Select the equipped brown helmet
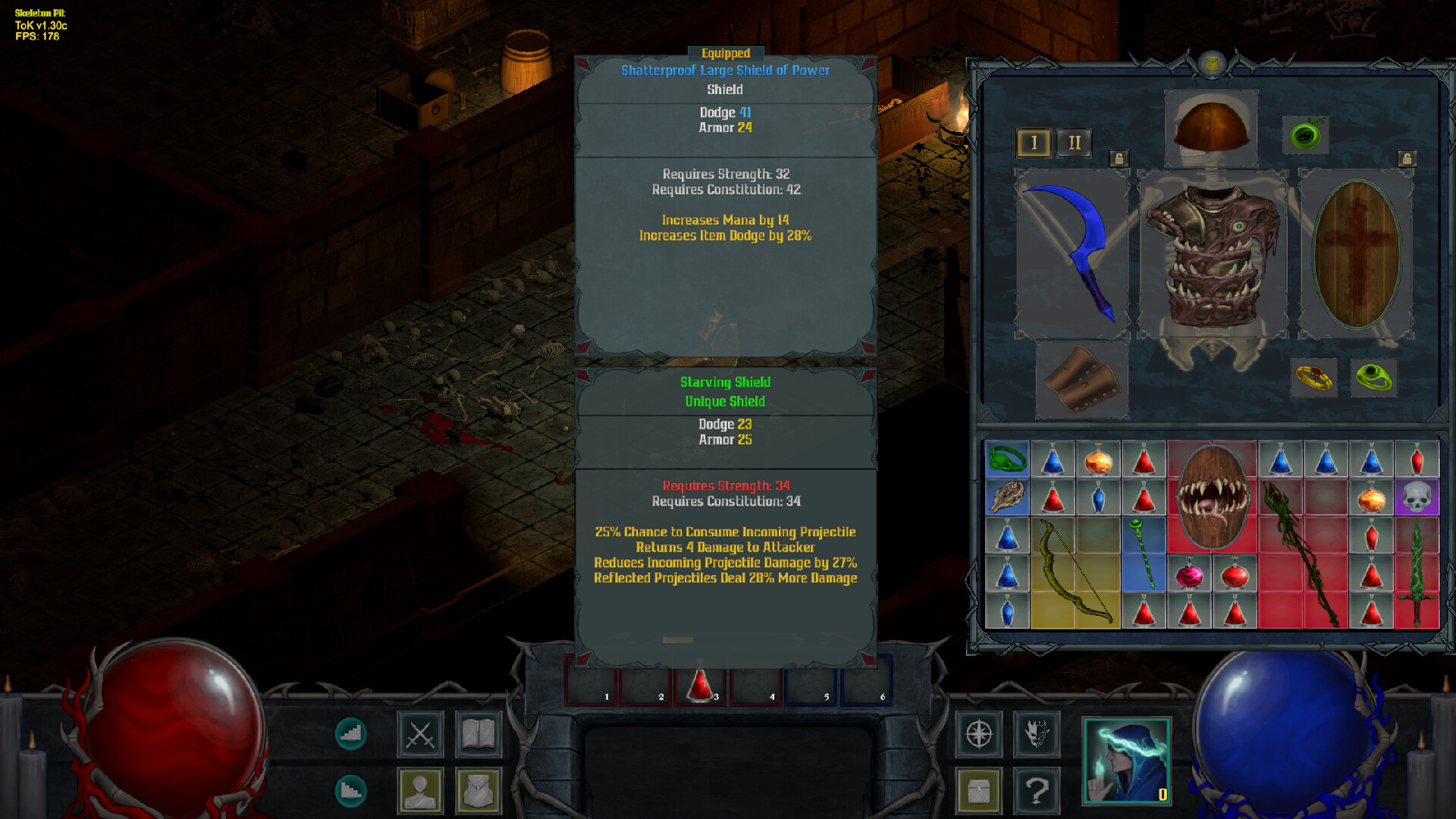Viewport: 1456px width, 819px height. click(1211, 127)
